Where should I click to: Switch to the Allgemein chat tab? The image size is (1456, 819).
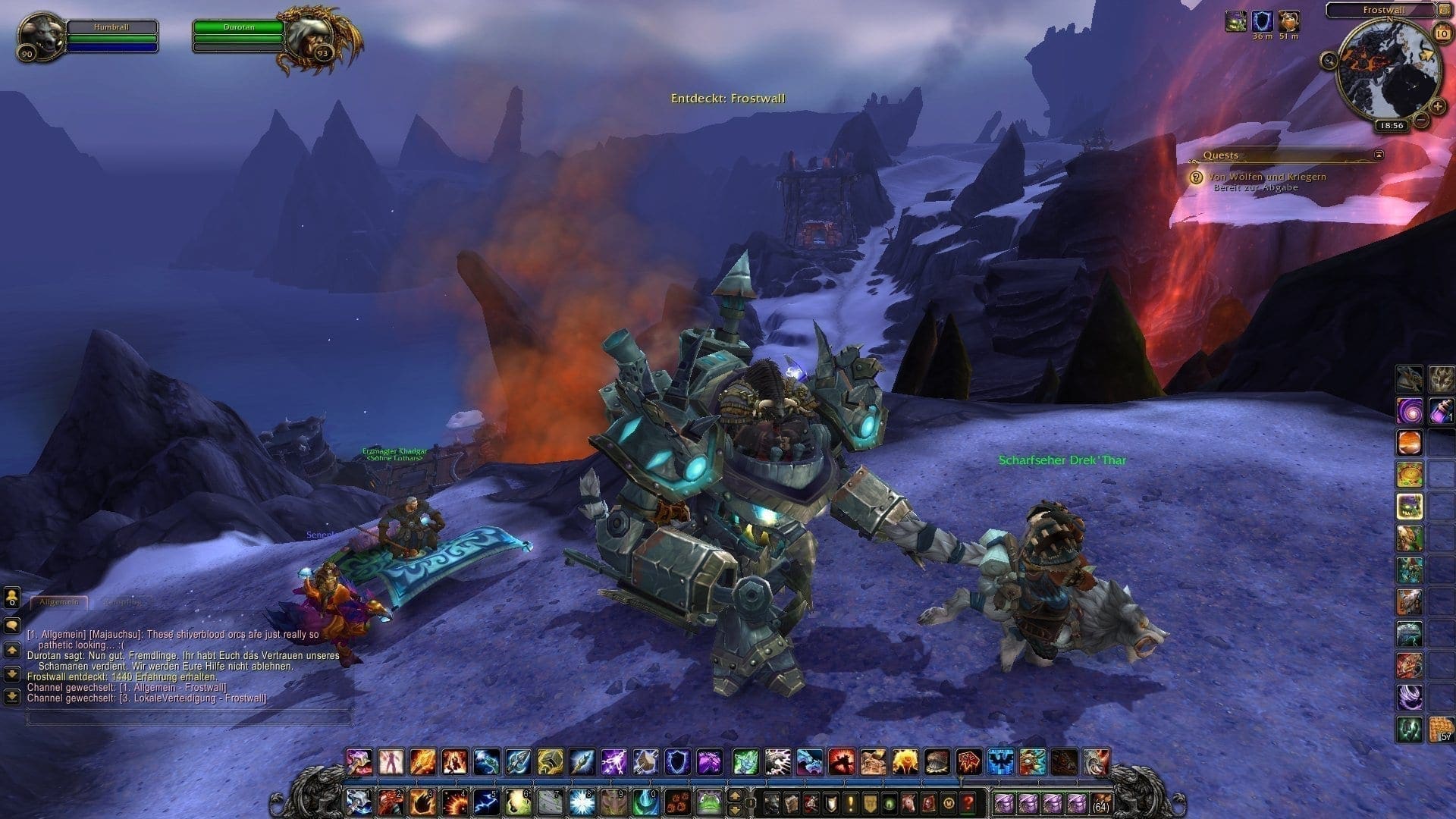coord(58,602)
